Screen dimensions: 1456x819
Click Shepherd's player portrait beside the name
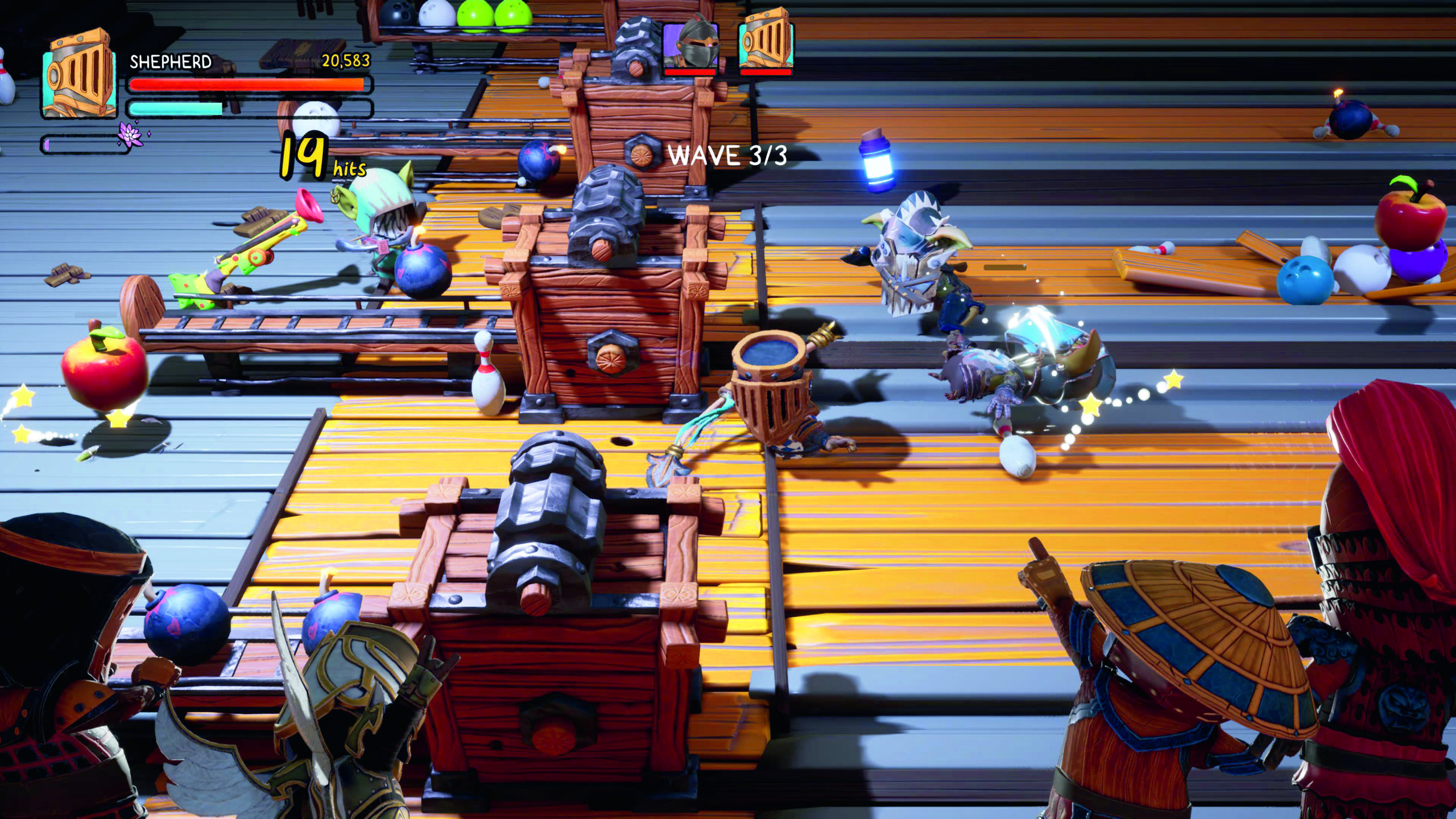(x=78, y=74)
